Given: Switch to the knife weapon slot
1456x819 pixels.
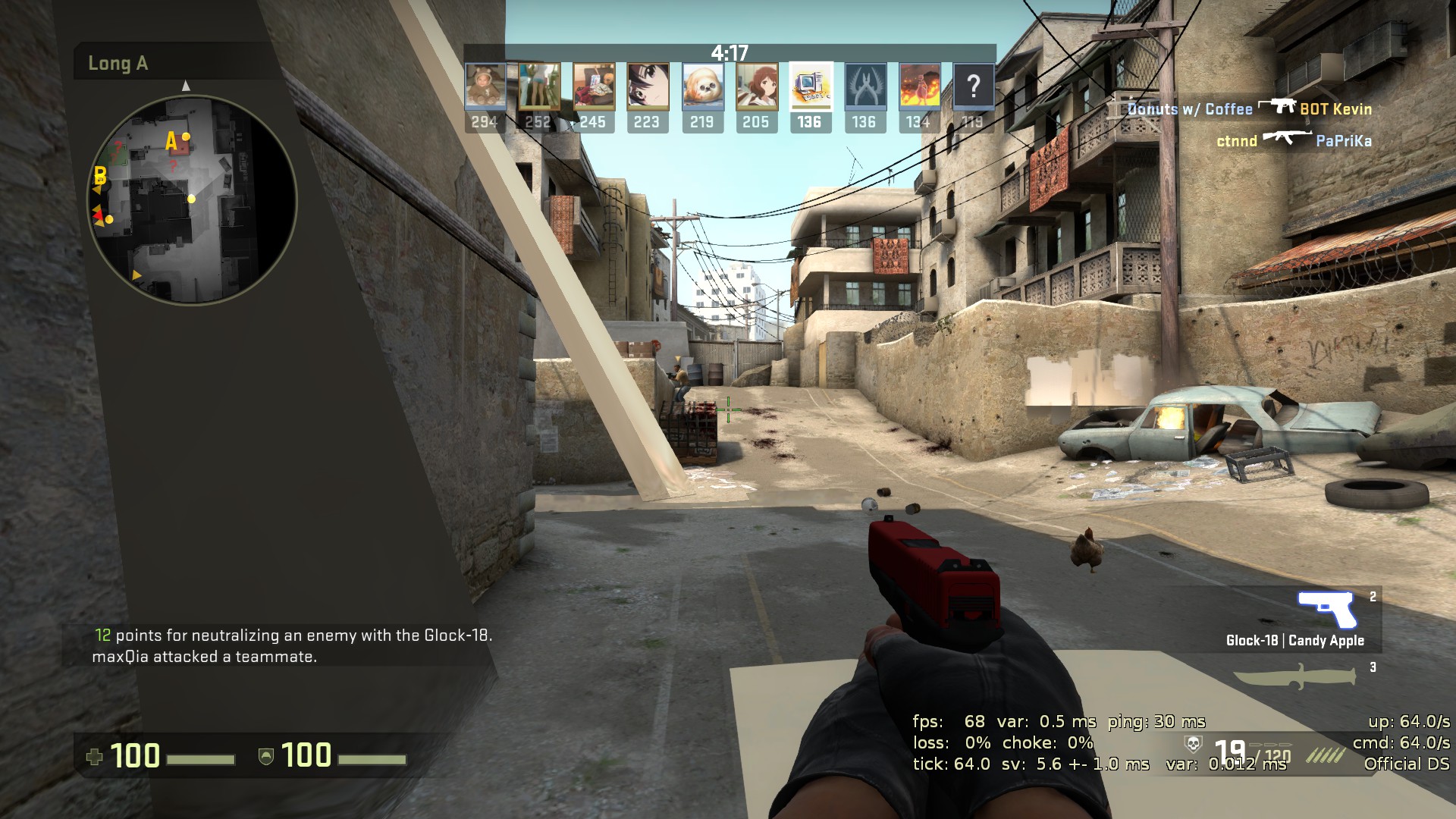Looking at the screenshot, I should coord(1294,674).
